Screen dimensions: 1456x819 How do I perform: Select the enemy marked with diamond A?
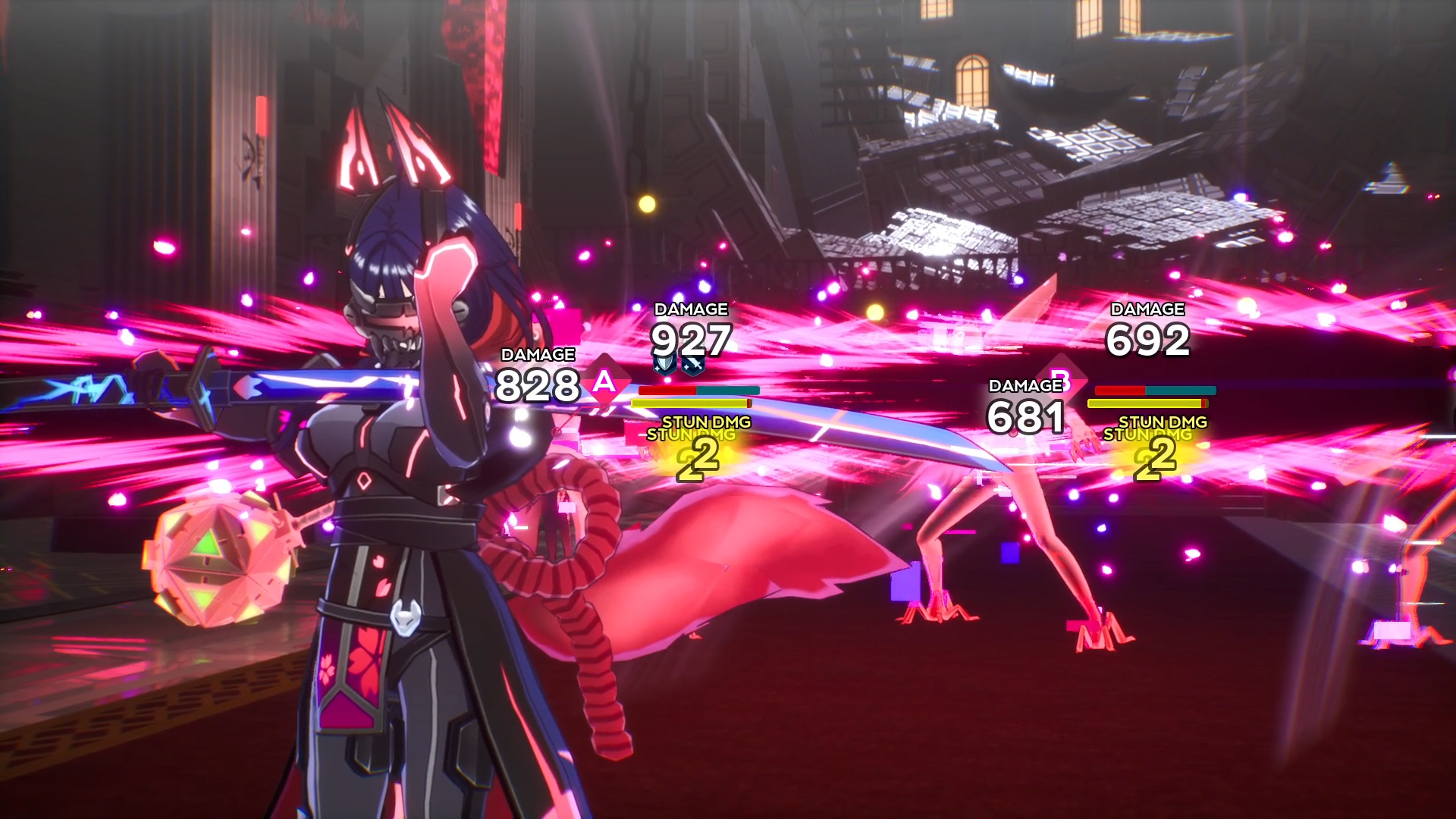pos(604,381)
